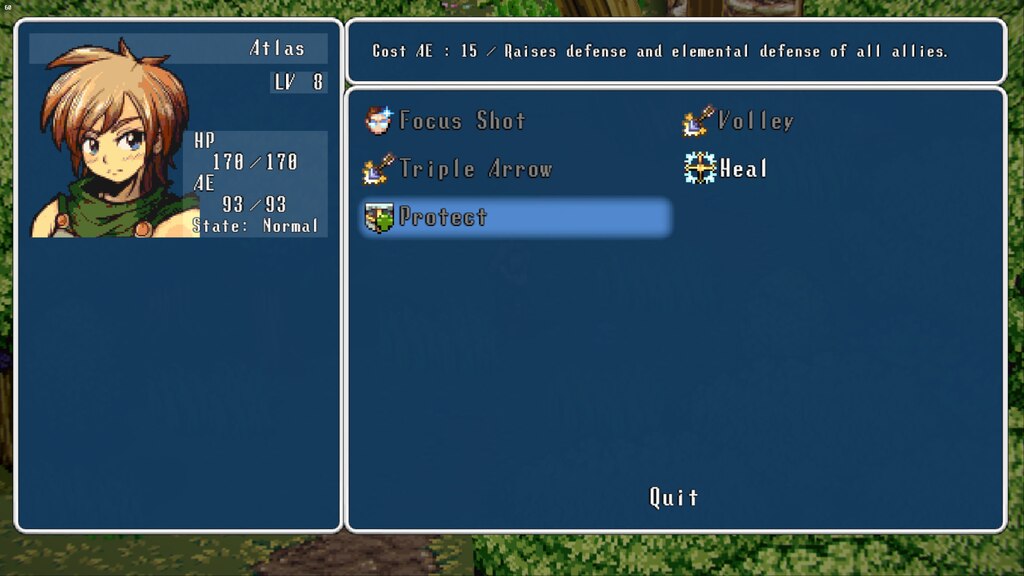Quit the skill menu
The image size is (1024, 576).
(674, 497)
